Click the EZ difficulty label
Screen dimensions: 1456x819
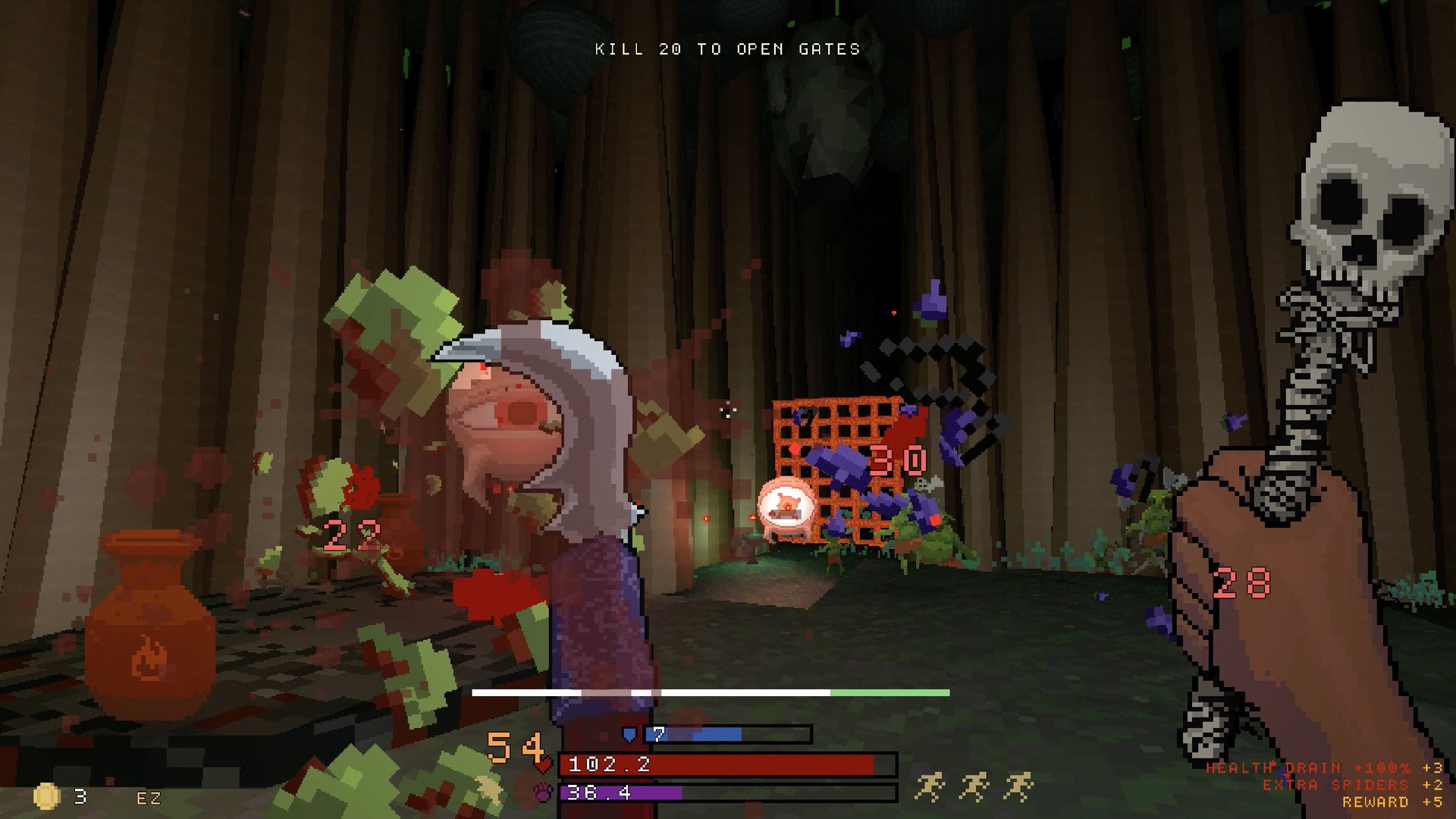(x=149, y=799)
